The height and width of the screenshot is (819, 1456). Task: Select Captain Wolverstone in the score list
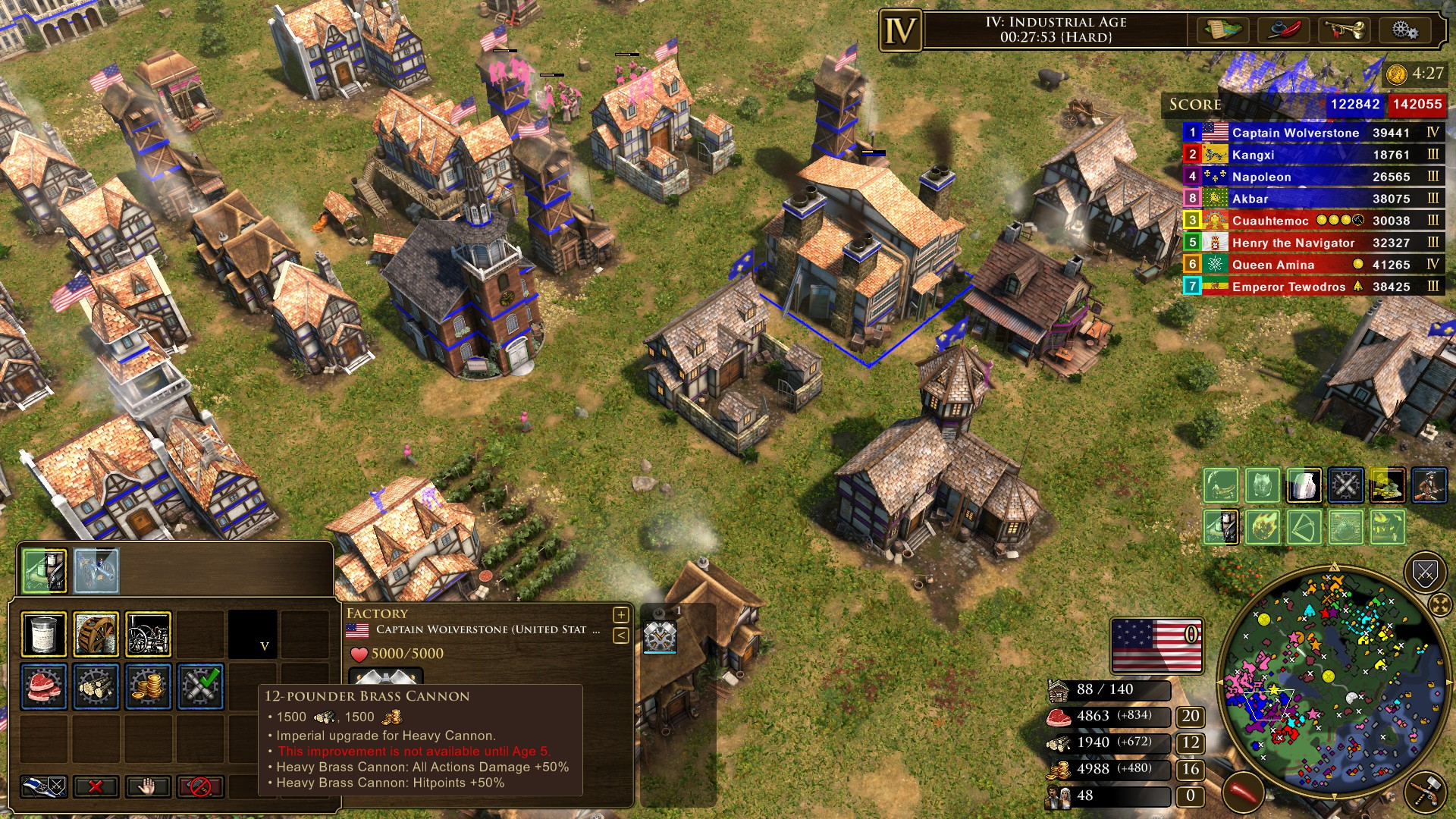pyautogui.click(x=1295, y=133)
